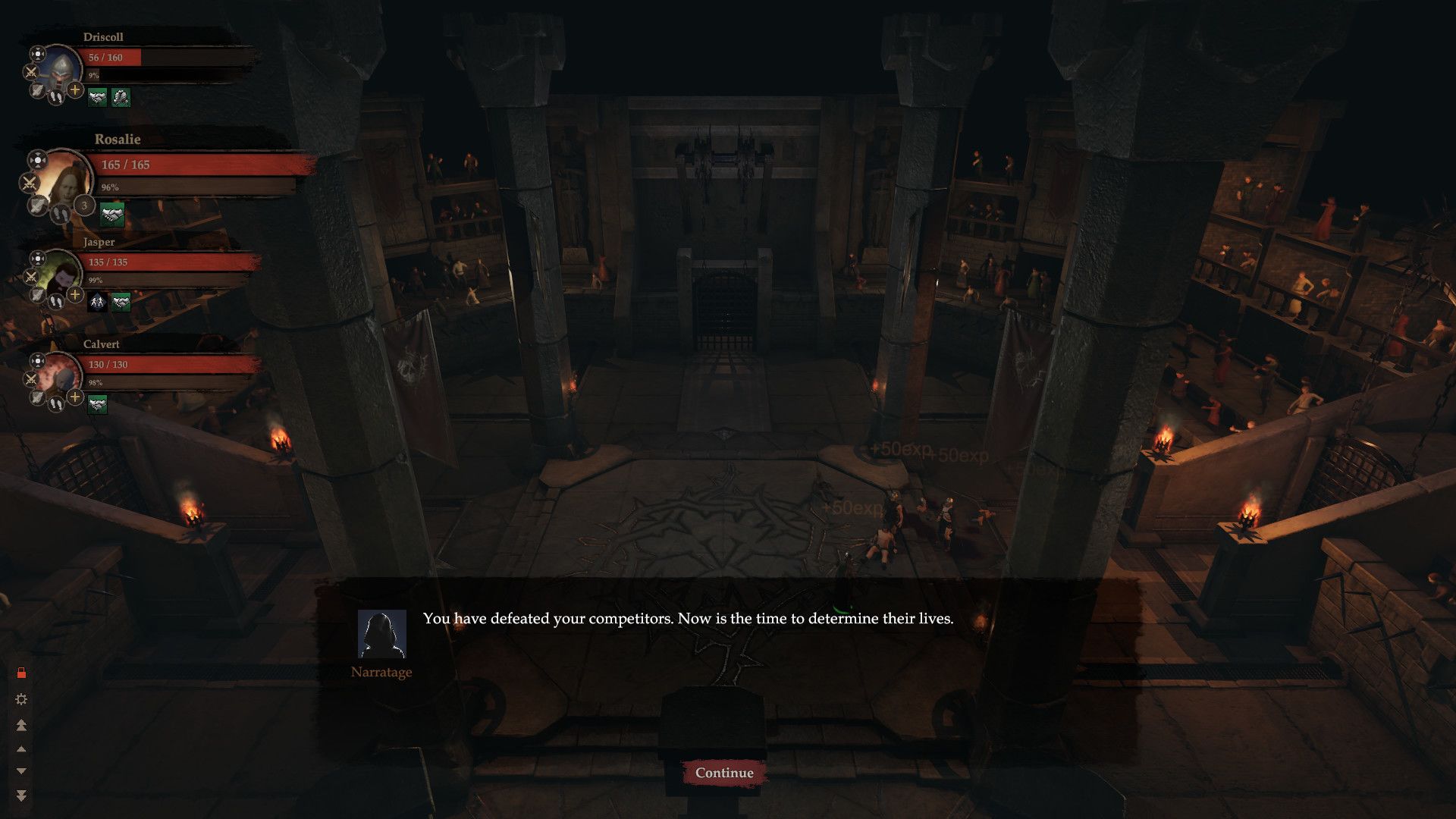Select Rosalie's green handshake status icon
Screen dimensions: 1456x819
tap(112, 215)
